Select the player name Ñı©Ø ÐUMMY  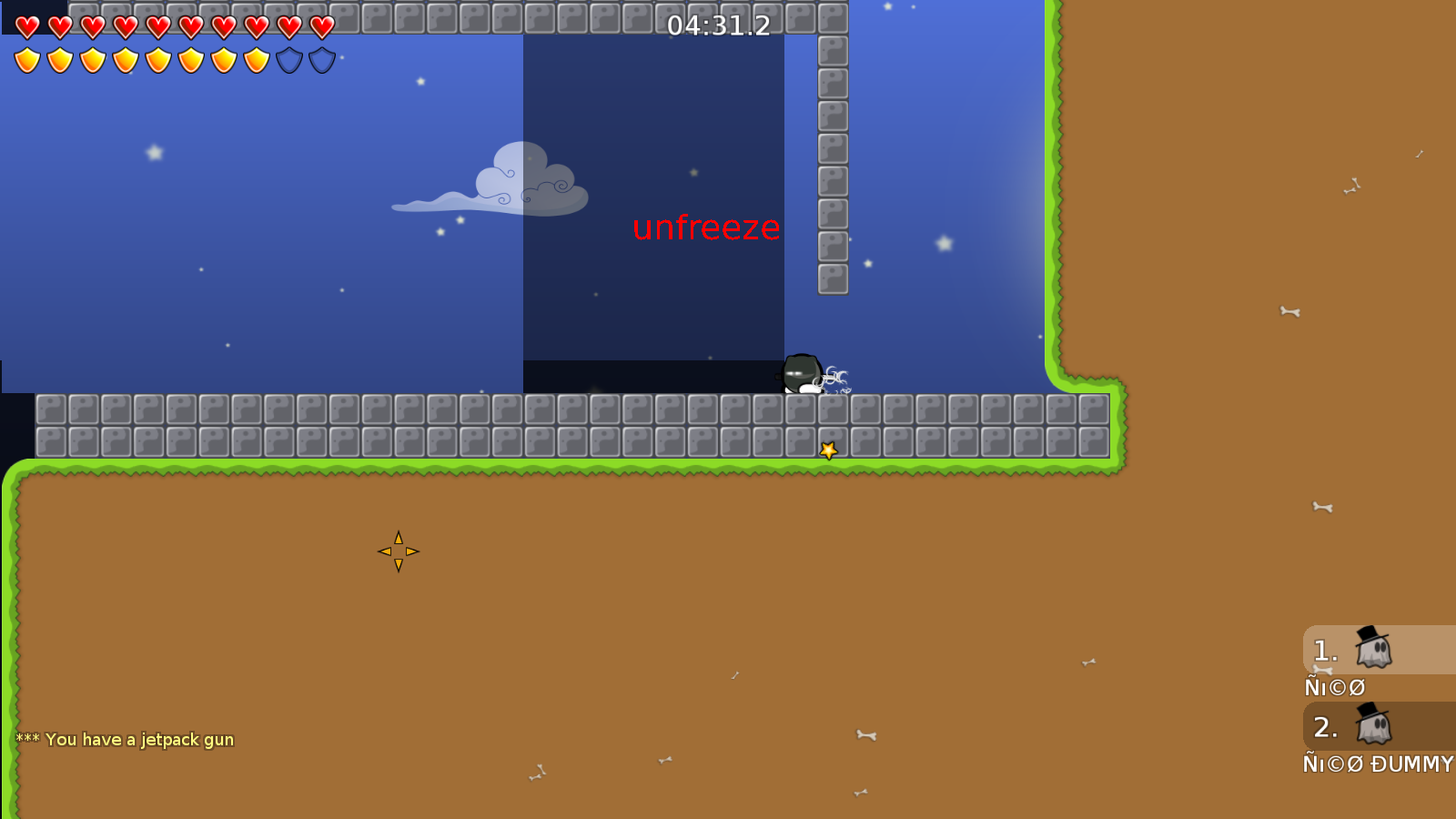1377,764
